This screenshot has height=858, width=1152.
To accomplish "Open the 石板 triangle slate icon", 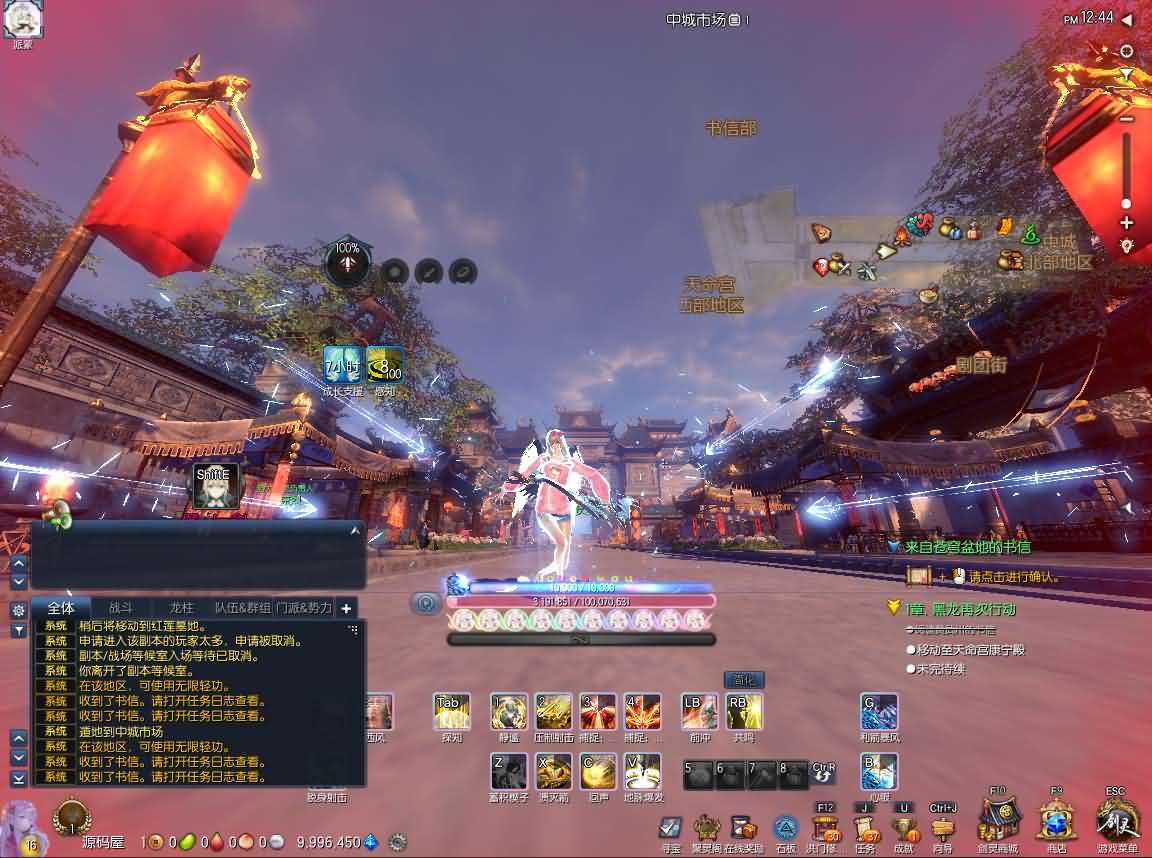I will [x=786, y=828].
